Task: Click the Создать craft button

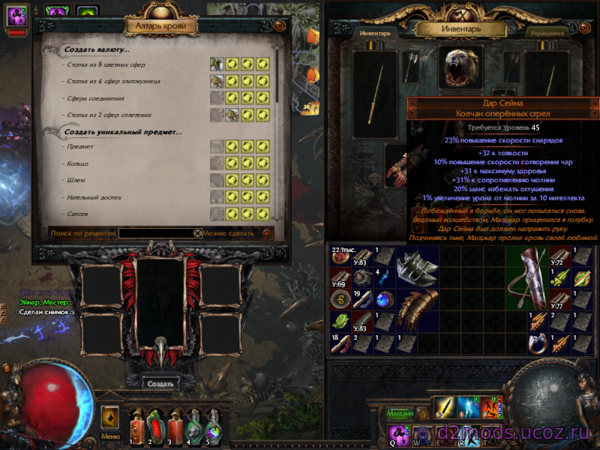Action: [160, 383]
